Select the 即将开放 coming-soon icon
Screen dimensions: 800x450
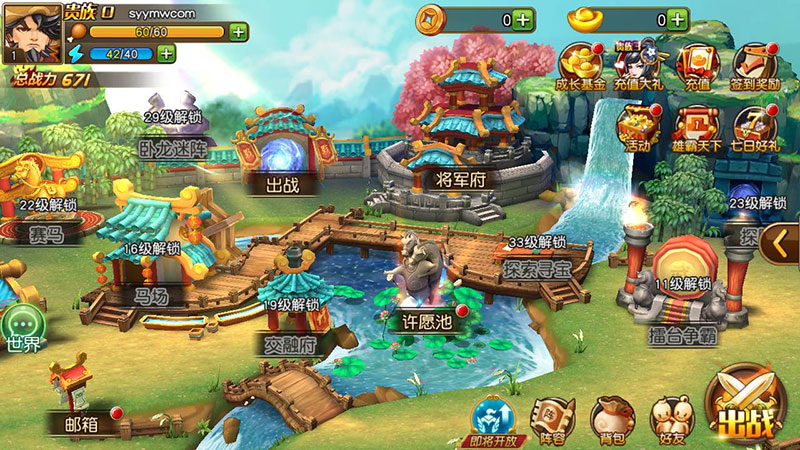493,418
